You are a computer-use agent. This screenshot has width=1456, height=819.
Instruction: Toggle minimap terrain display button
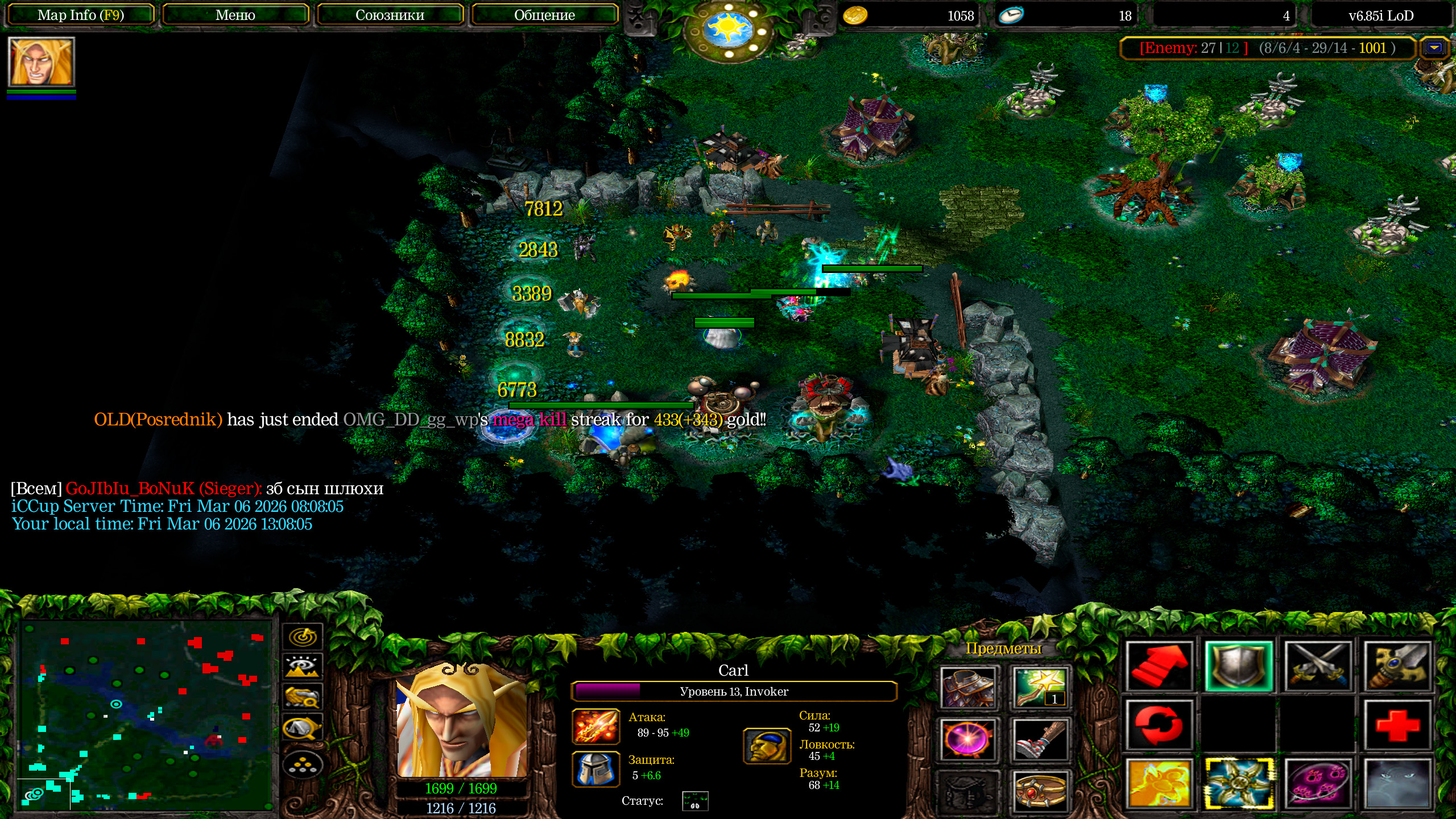tap(303, 666)
